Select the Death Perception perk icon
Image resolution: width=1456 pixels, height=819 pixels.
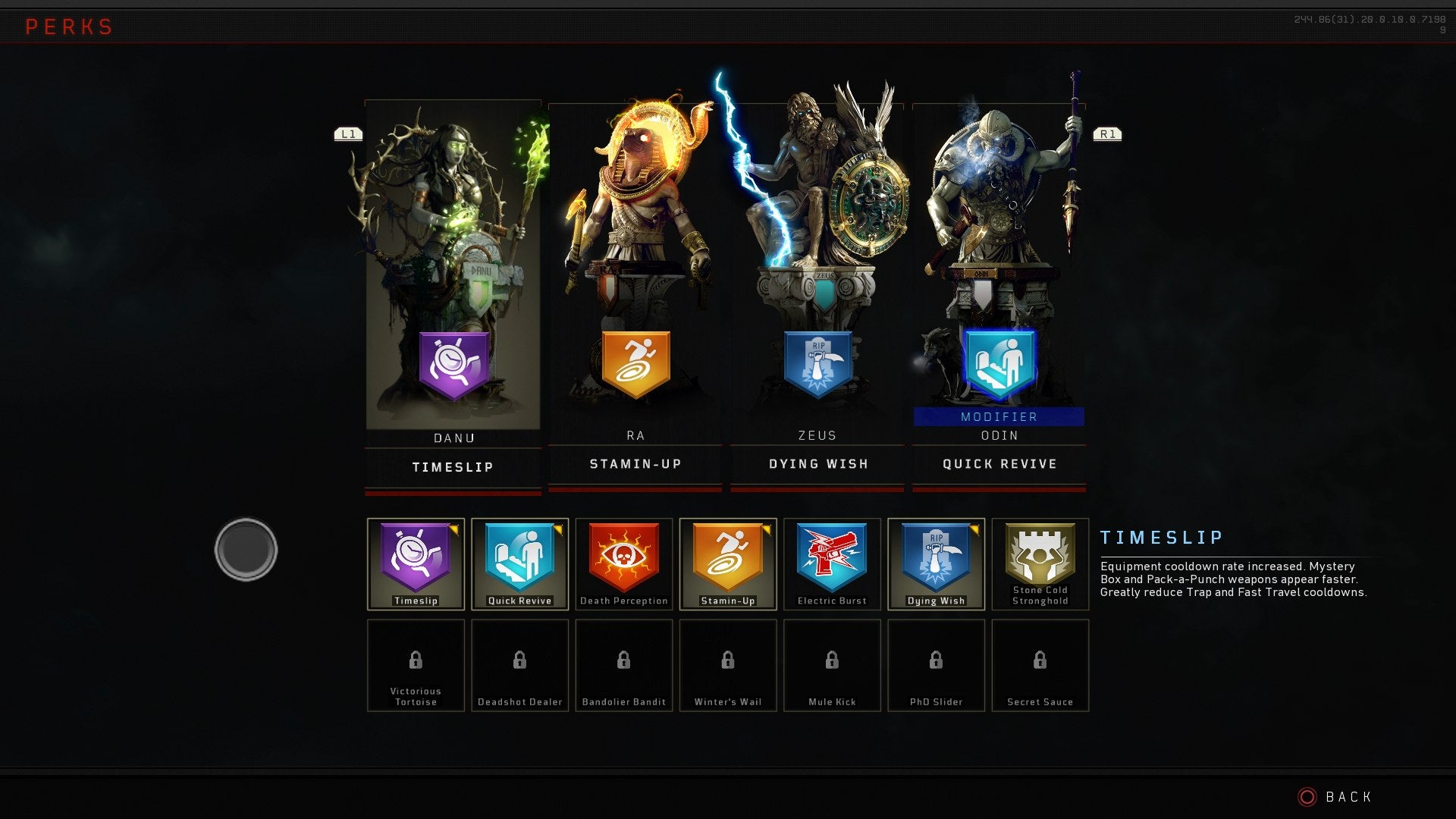pyautogui.click(x=623, y=561)
